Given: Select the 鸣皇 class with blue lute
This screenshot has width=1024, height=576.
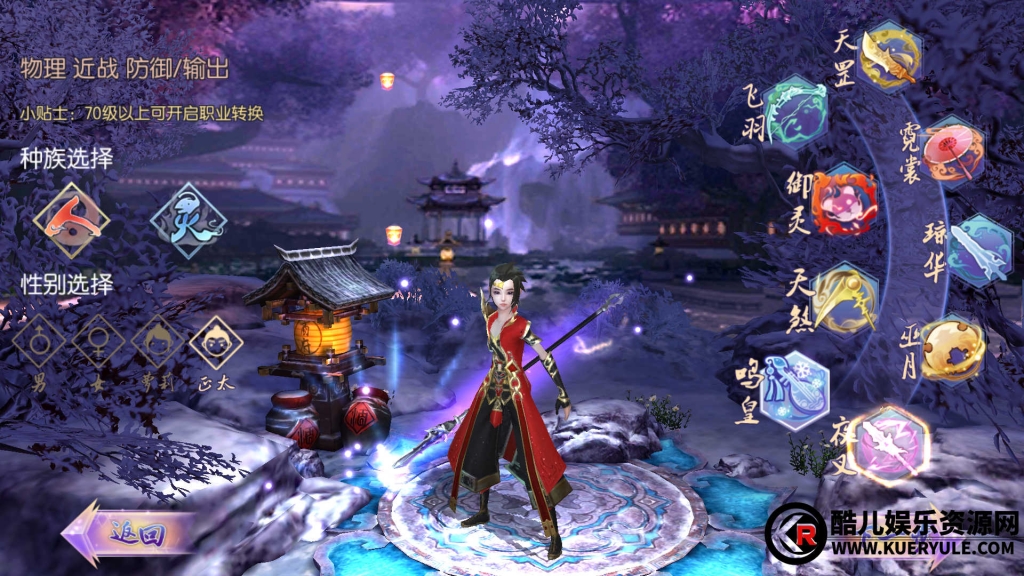Looking at the screenshot, I should pyautogui.click(x=794, y=389).
